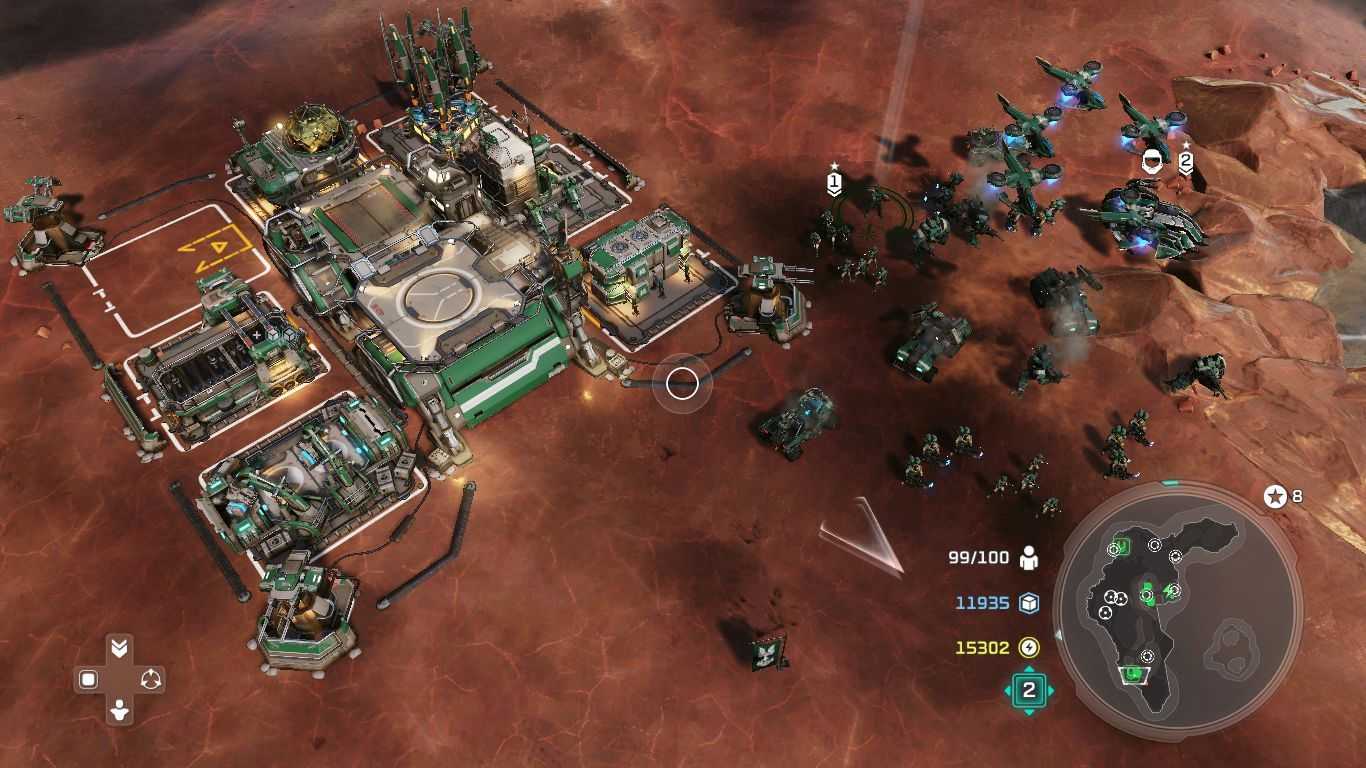
Task: Select the Spartan helmet hero marker
Action: (x=1154, y=159)
